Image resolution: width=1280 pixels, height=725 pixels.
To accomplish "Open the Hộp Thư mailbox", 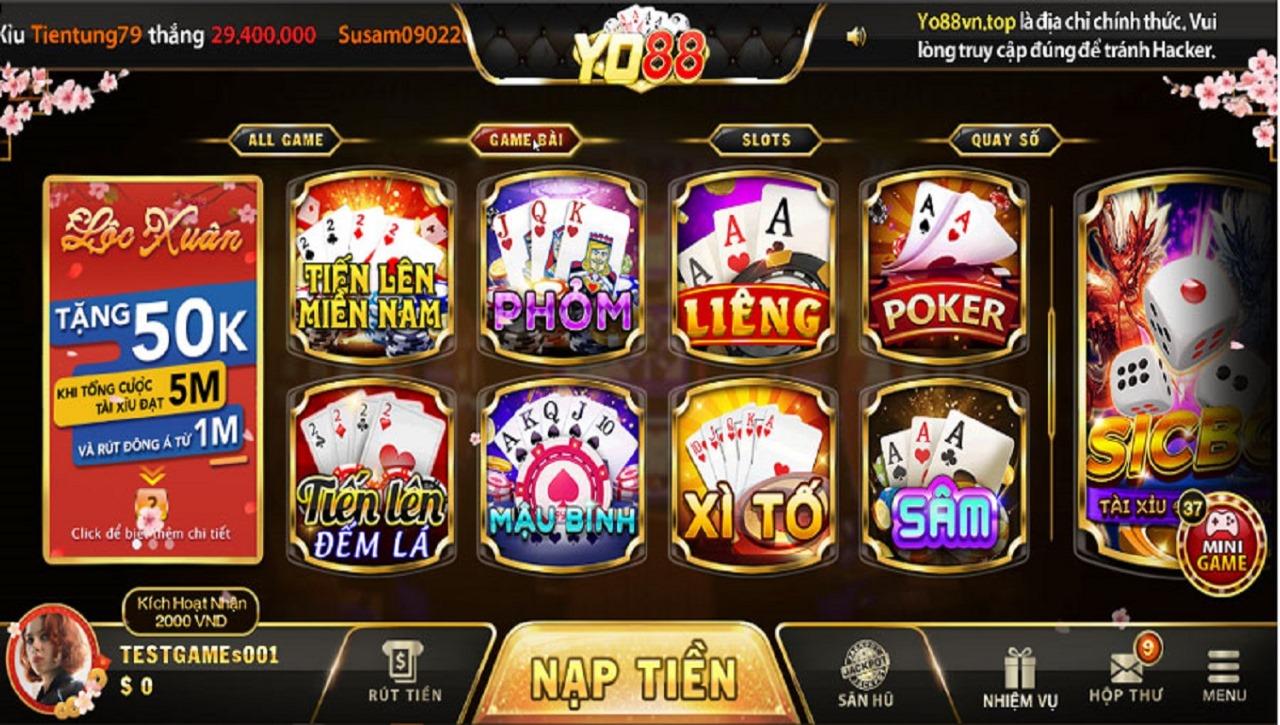I will [1126, 676].
